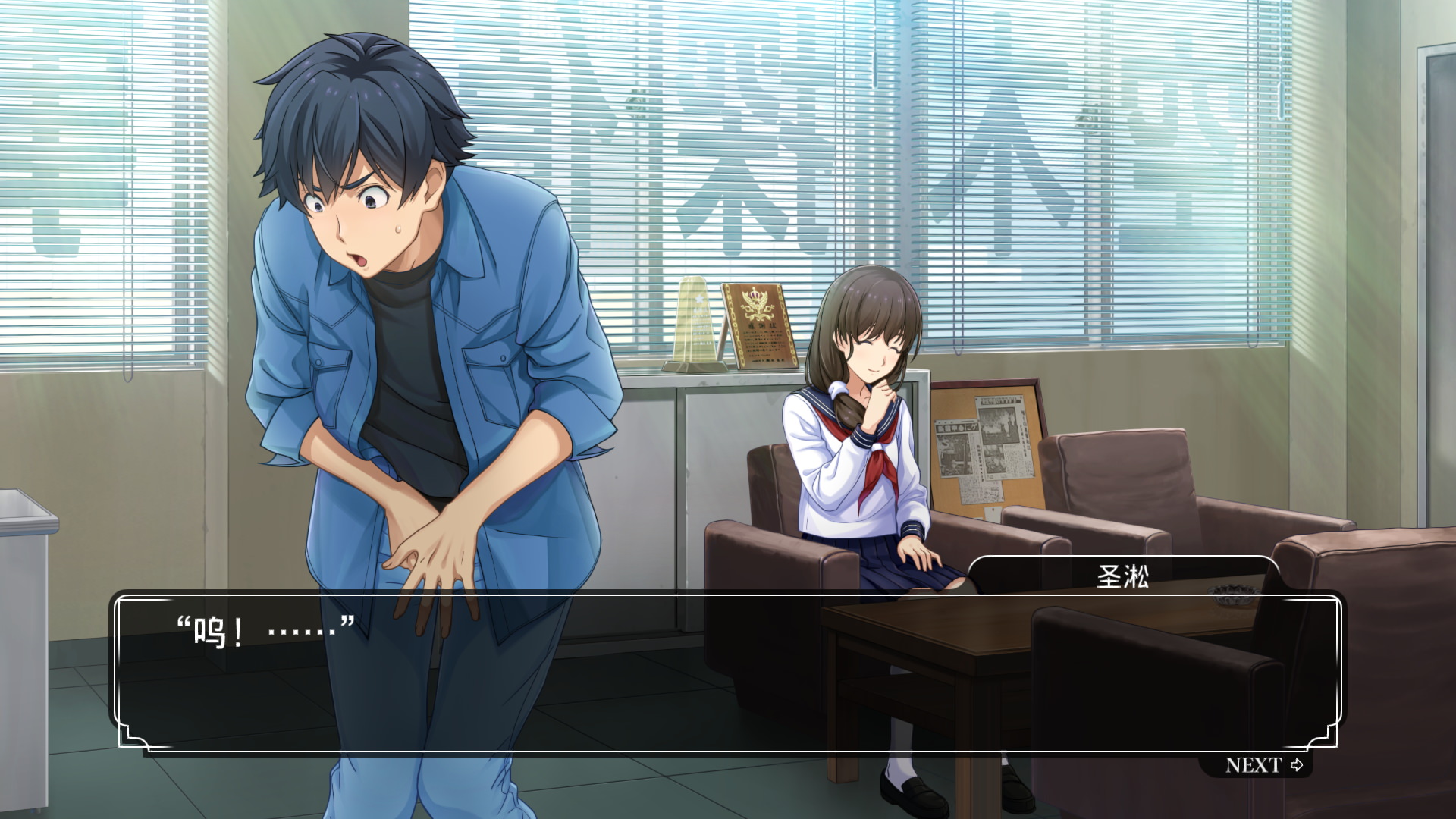1456x819 pixels.
Task: Advance dialogue with the NEXT button
Action: 1263,765
